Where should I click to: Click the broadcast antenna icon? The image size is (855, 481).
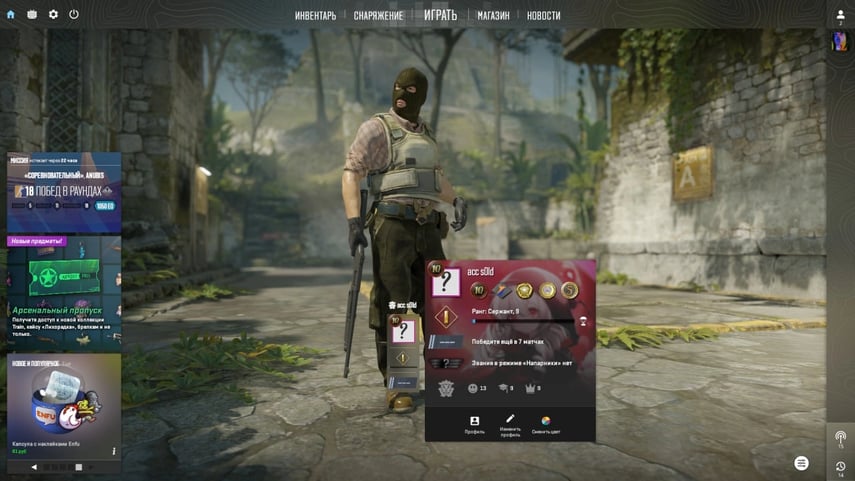coord(840,437)
